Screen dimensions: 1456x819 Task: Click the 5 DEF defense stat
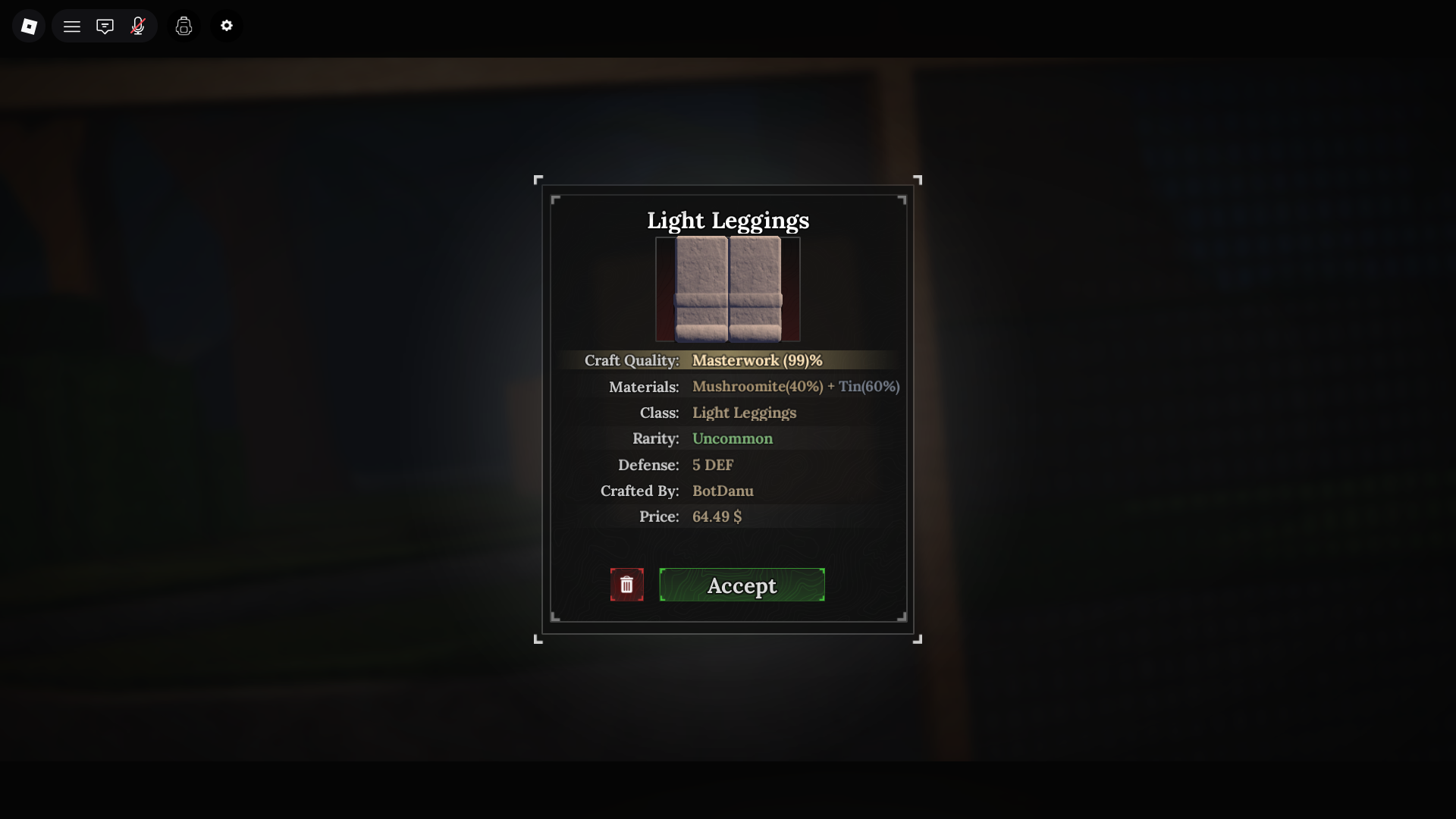click(x=712, y=465)
